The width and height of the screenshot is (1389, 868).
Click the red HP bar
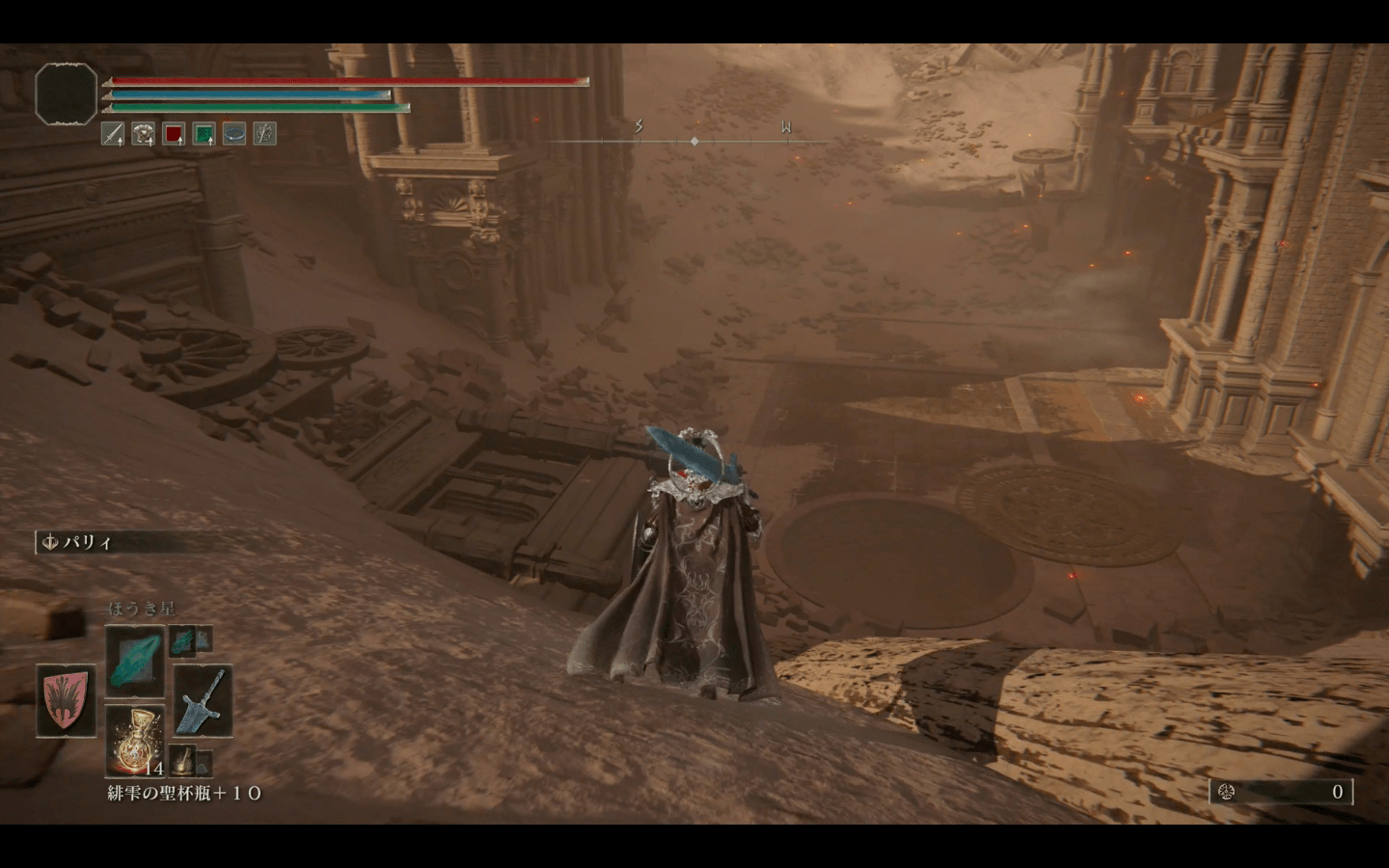tap(347, 82)
